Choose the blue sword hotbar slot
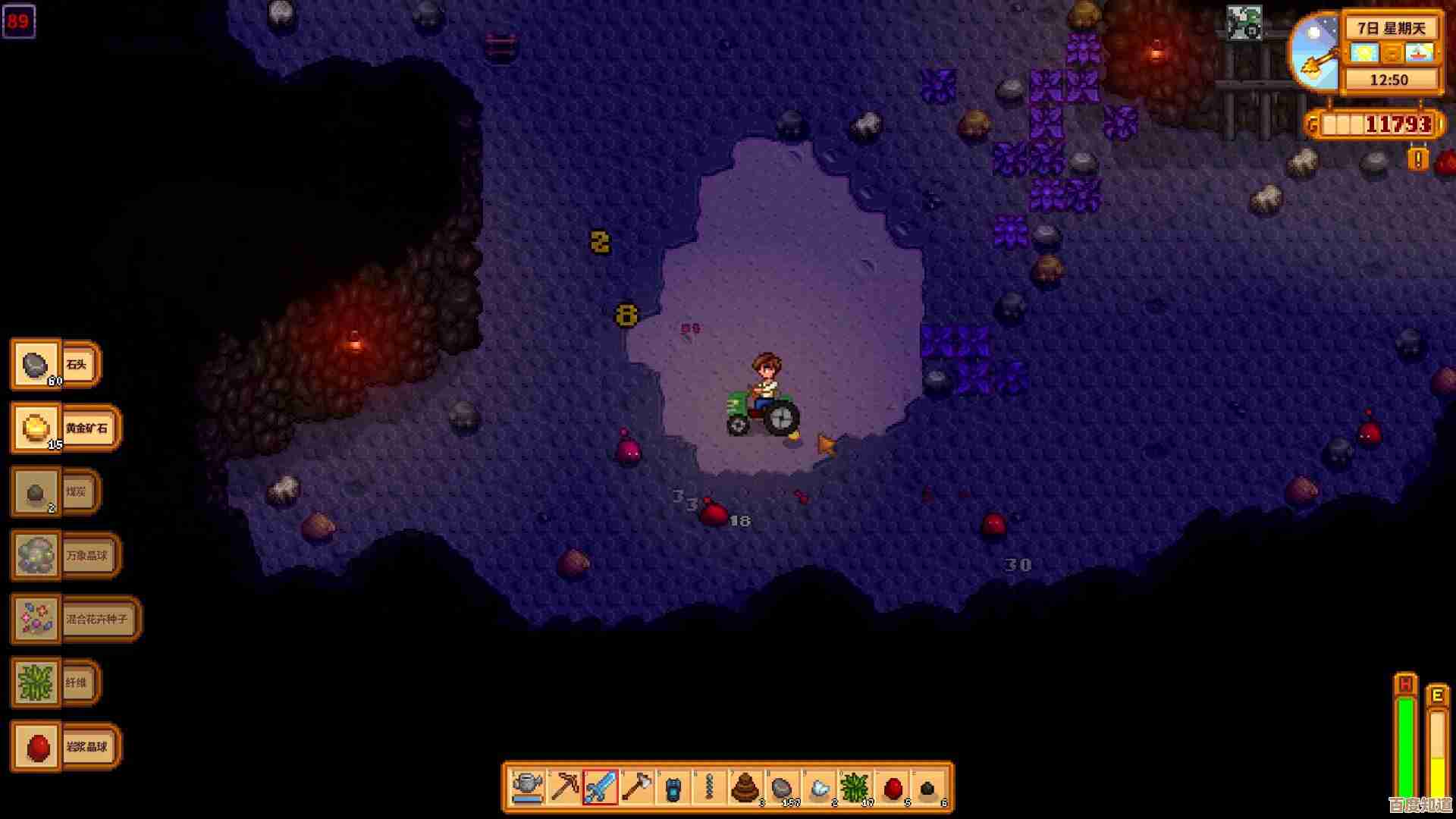The height and width of the screenshot is (819, 1456). point(601,788)
